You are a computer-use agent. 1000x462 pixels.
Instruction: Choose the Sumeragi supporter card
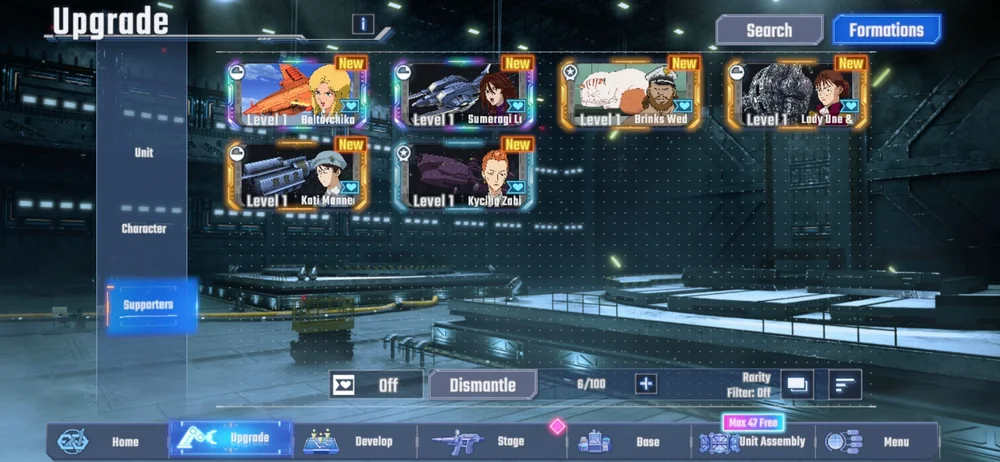coord(464,94)
